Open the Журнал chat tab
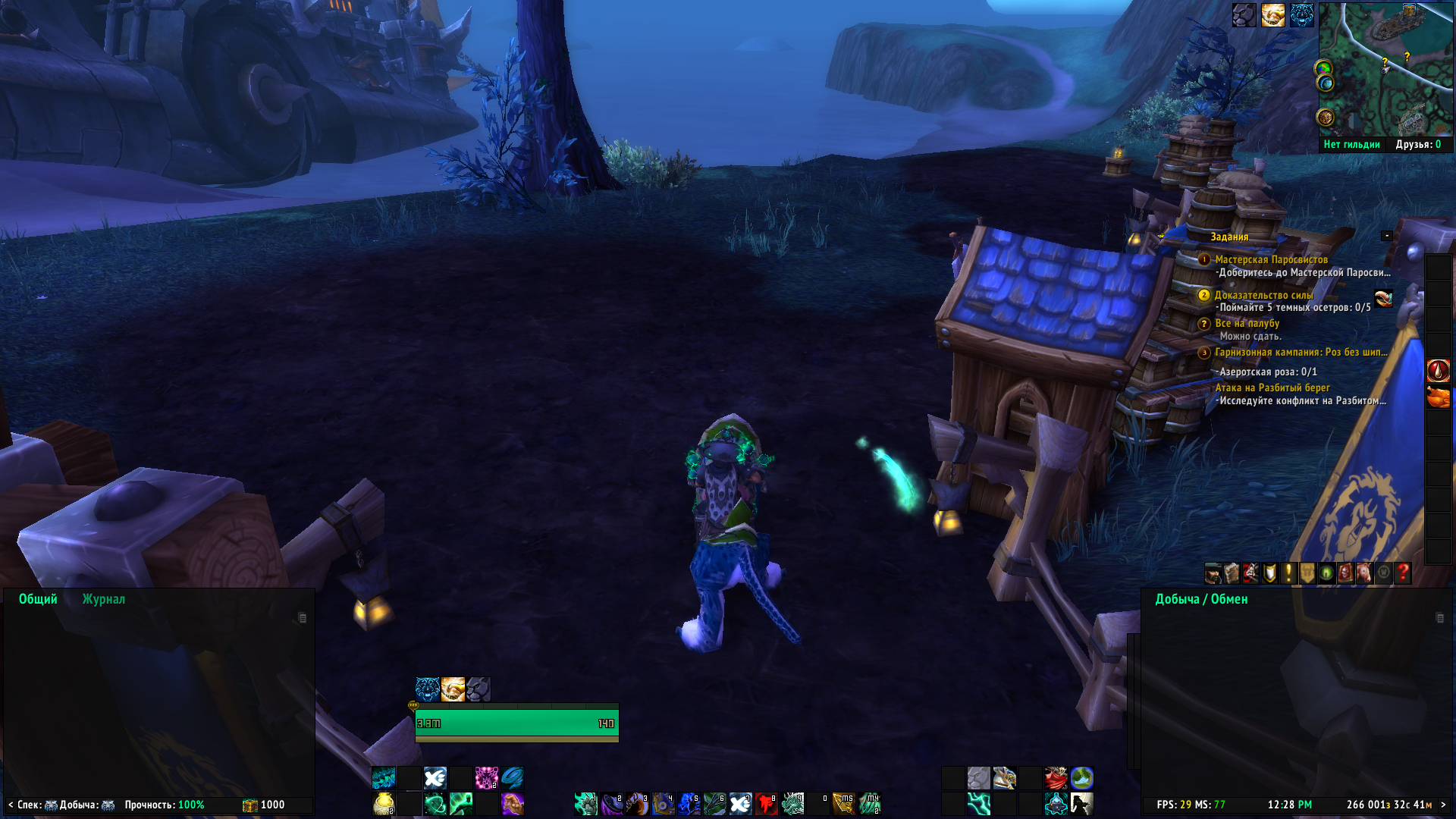Screen dimensions: 1456x819 [103, 599]
